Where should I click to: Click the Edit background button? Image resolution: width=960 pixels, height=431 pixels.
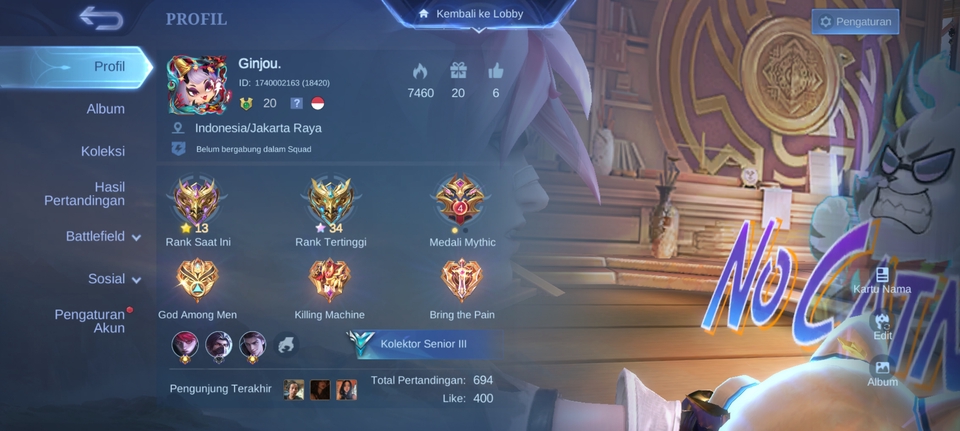point(882,327)
